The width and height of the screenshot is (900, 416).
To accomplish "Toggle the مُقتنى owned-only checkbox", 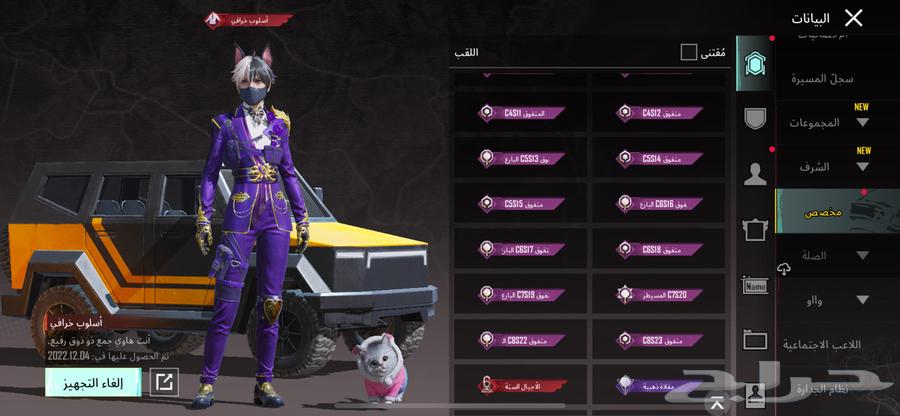I will (x=689, y=52).
